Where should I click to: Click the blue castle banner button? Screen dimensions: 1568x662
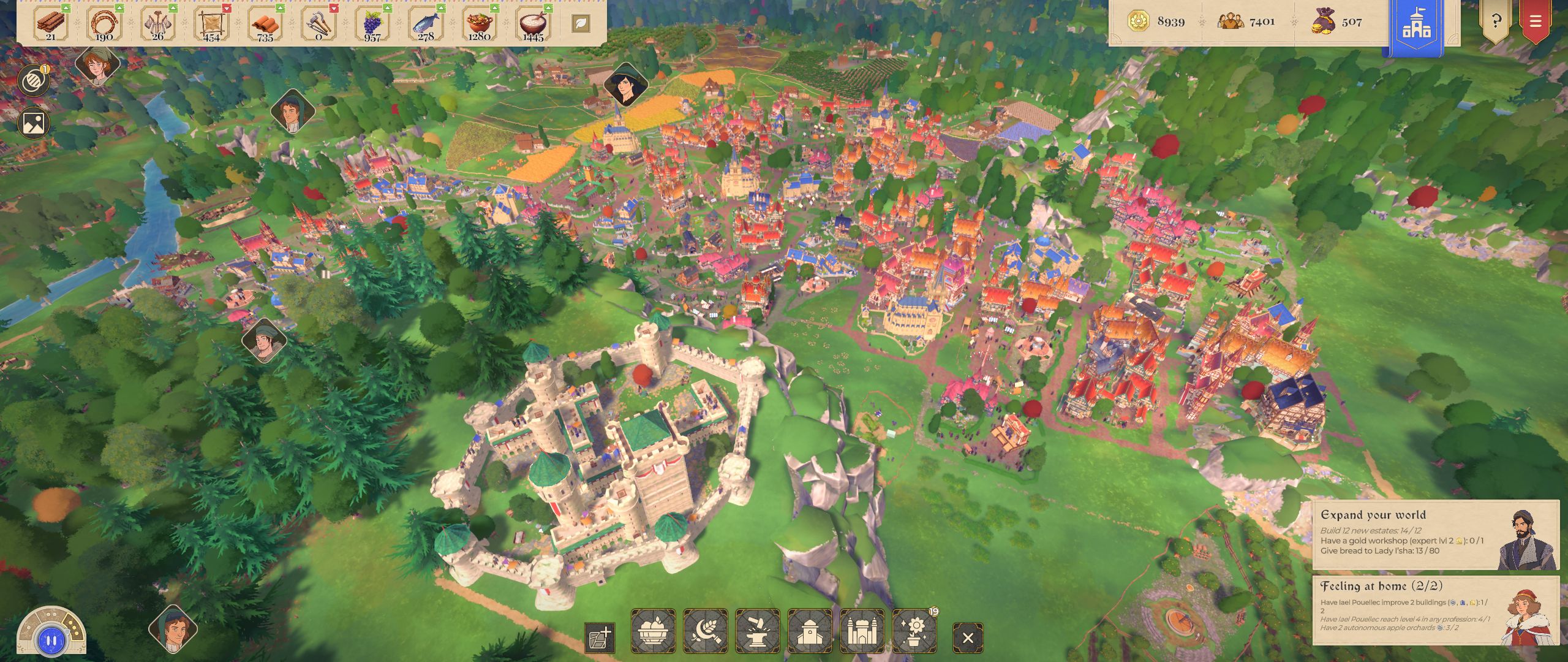pos(1417,26)
